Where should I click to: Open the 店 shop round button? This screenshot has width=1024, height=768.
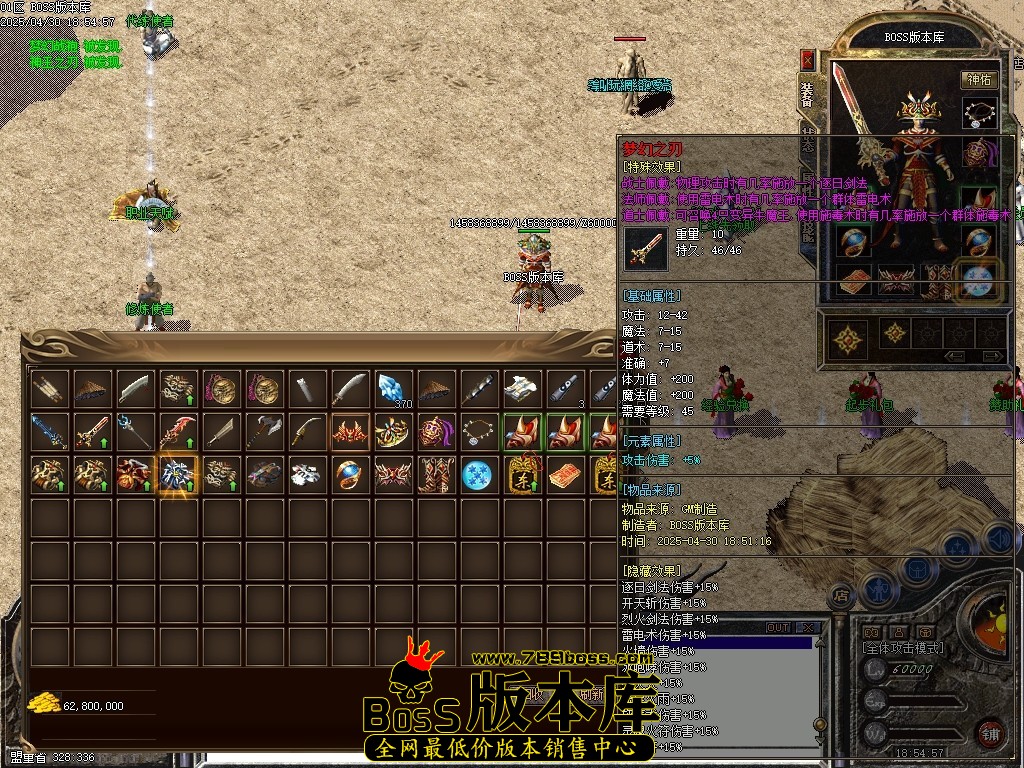click(x=842, y=598)
